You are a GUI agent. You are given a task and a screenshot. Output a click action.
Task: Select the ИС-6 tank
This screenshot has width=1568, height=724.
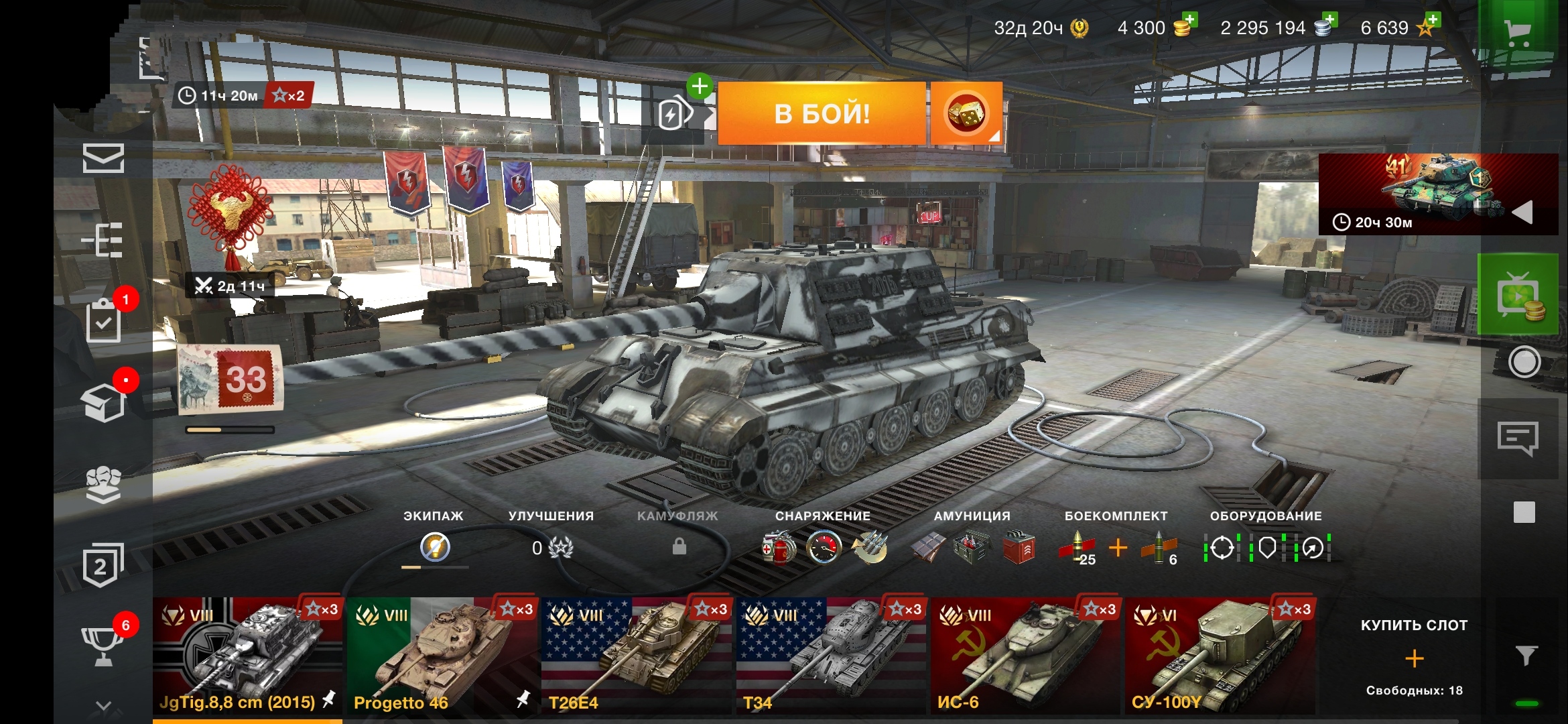click(1025, 656)
